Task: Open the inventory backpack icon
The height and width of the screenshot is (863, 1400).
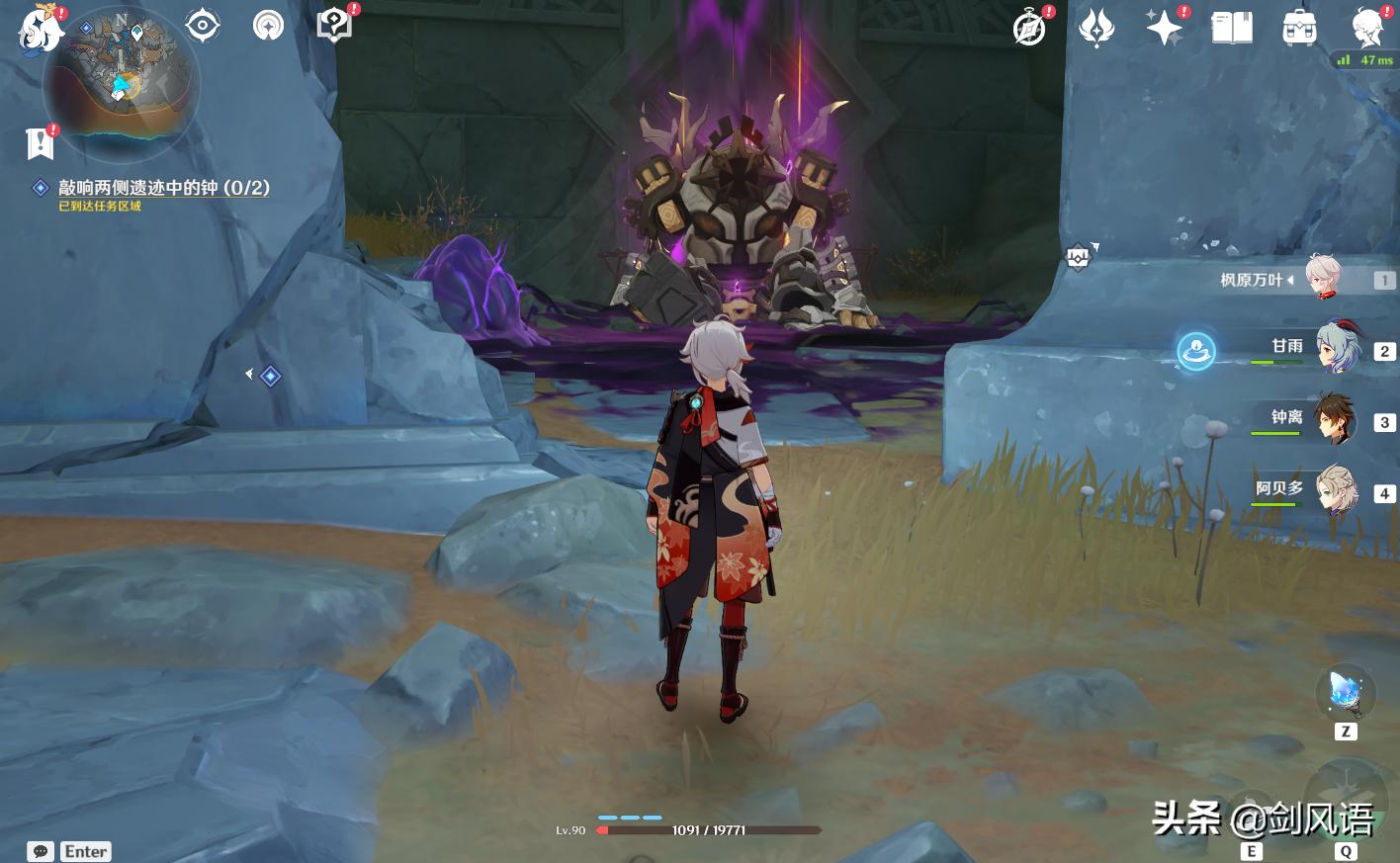Action: (1299, 28)
